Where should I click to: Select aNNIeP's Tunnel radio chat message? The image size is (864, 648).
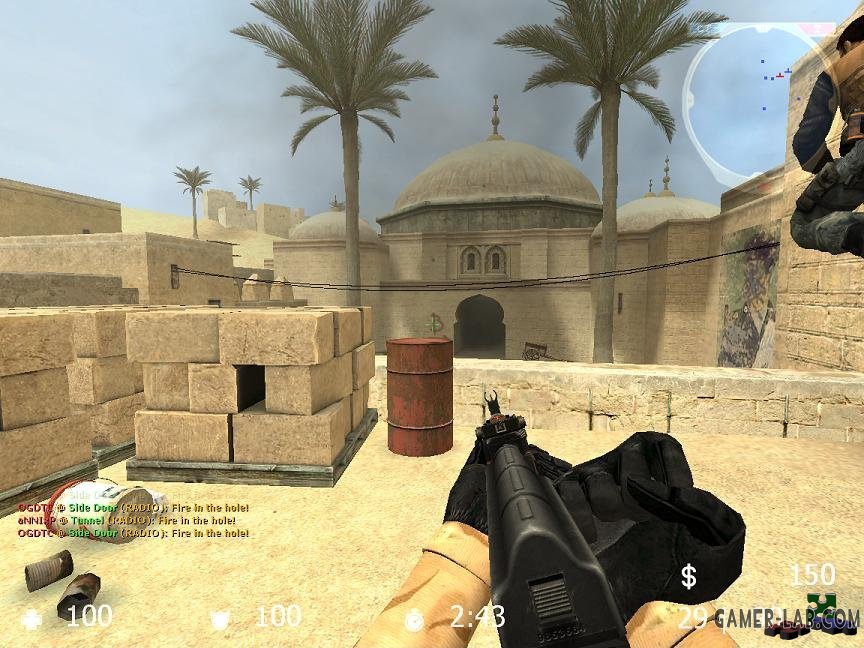click(127, 520)
